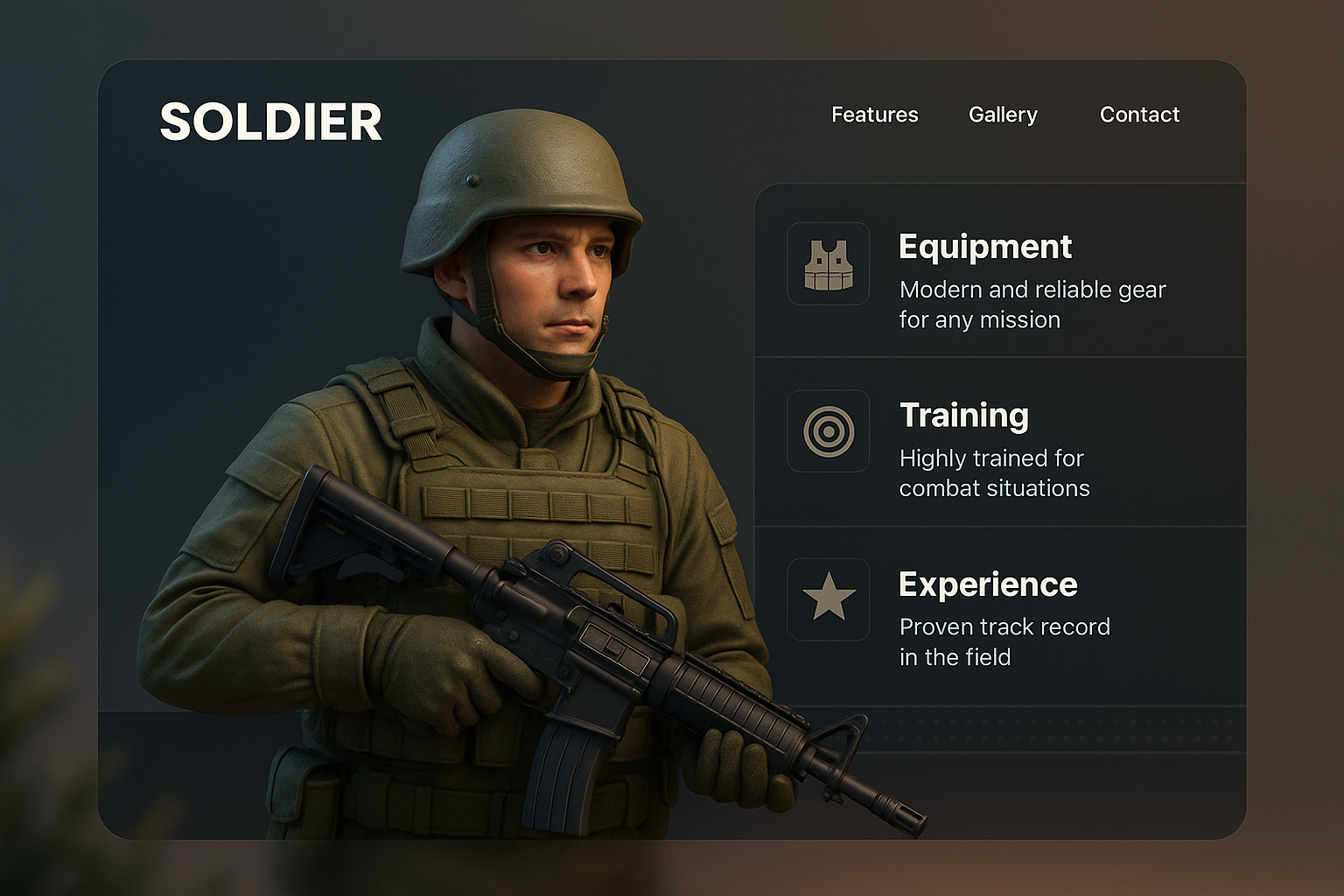
Task: Open the Equipment heading
Action: [984, 247]
